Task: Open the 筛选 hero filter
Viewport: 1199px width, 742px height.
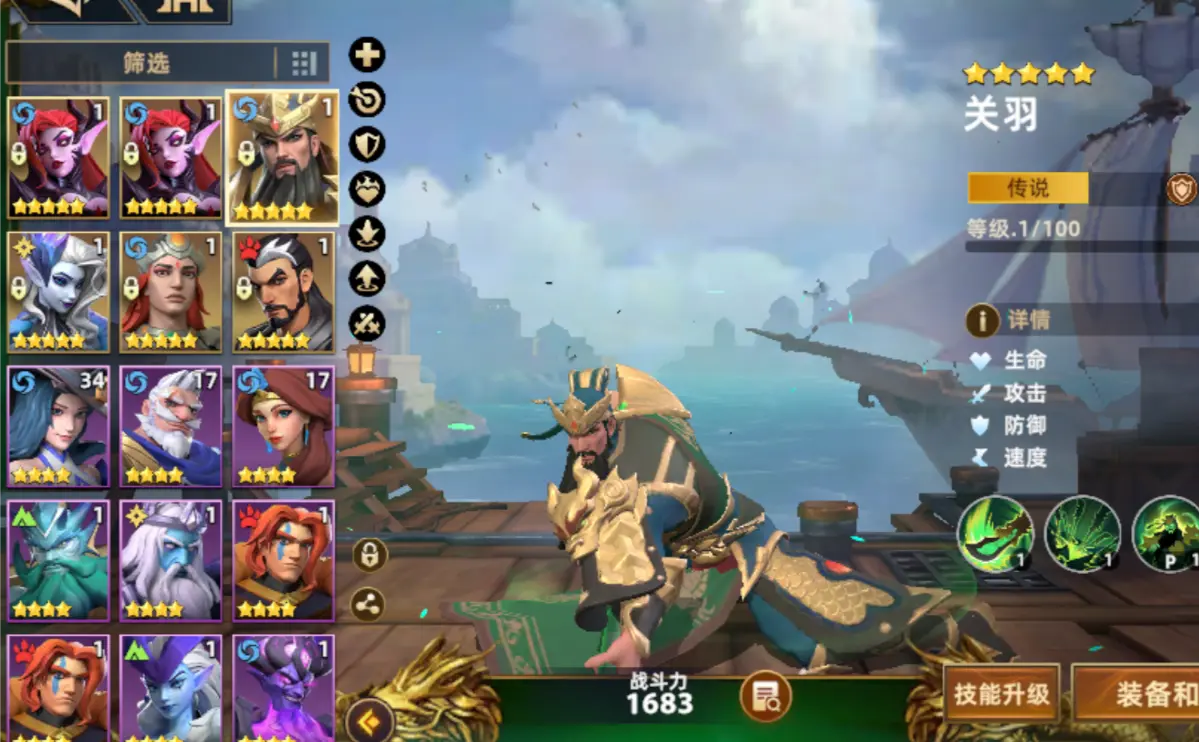Action: 145,63
